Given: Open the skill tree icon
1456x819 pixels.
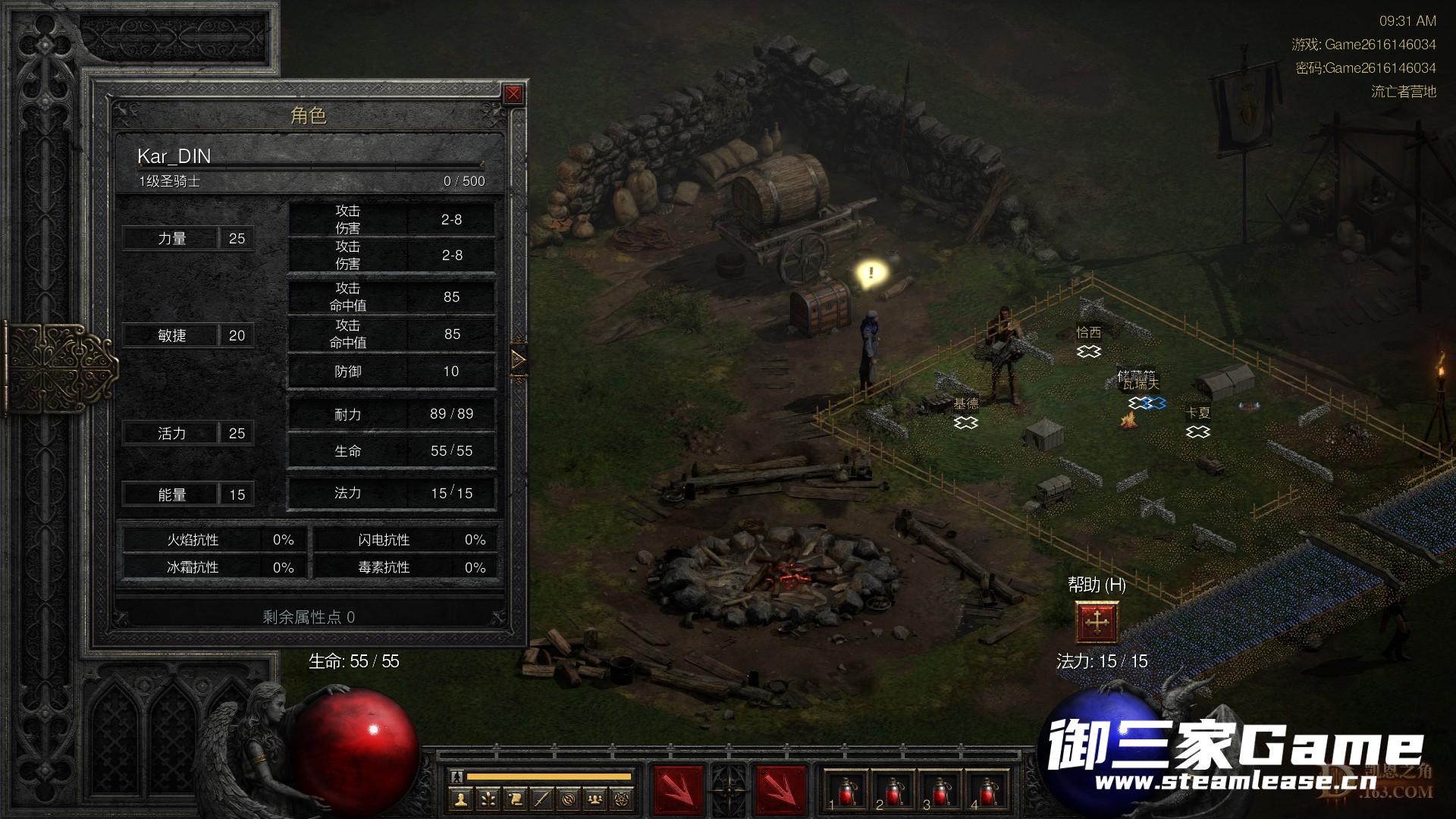Looking at the screenshot, I should coord(488,799).
